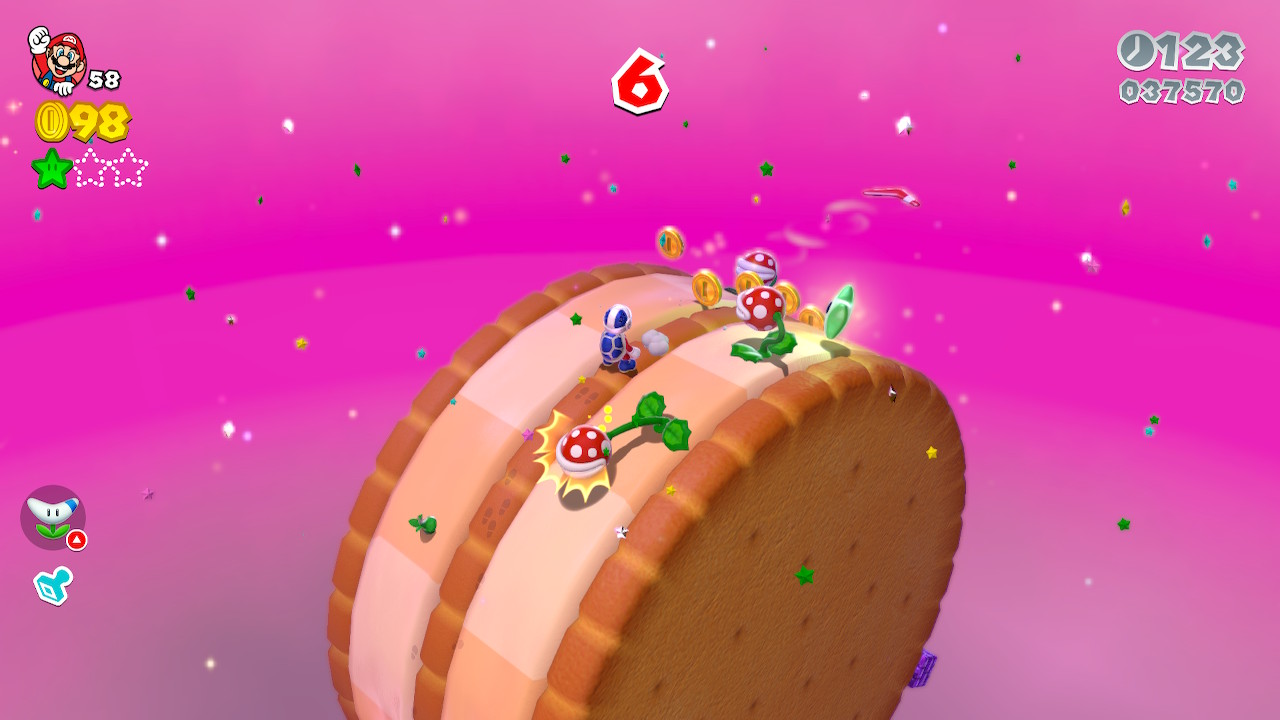Use the reserved Boomerang Flower item

pyautogui.click(x=52, y=517)
